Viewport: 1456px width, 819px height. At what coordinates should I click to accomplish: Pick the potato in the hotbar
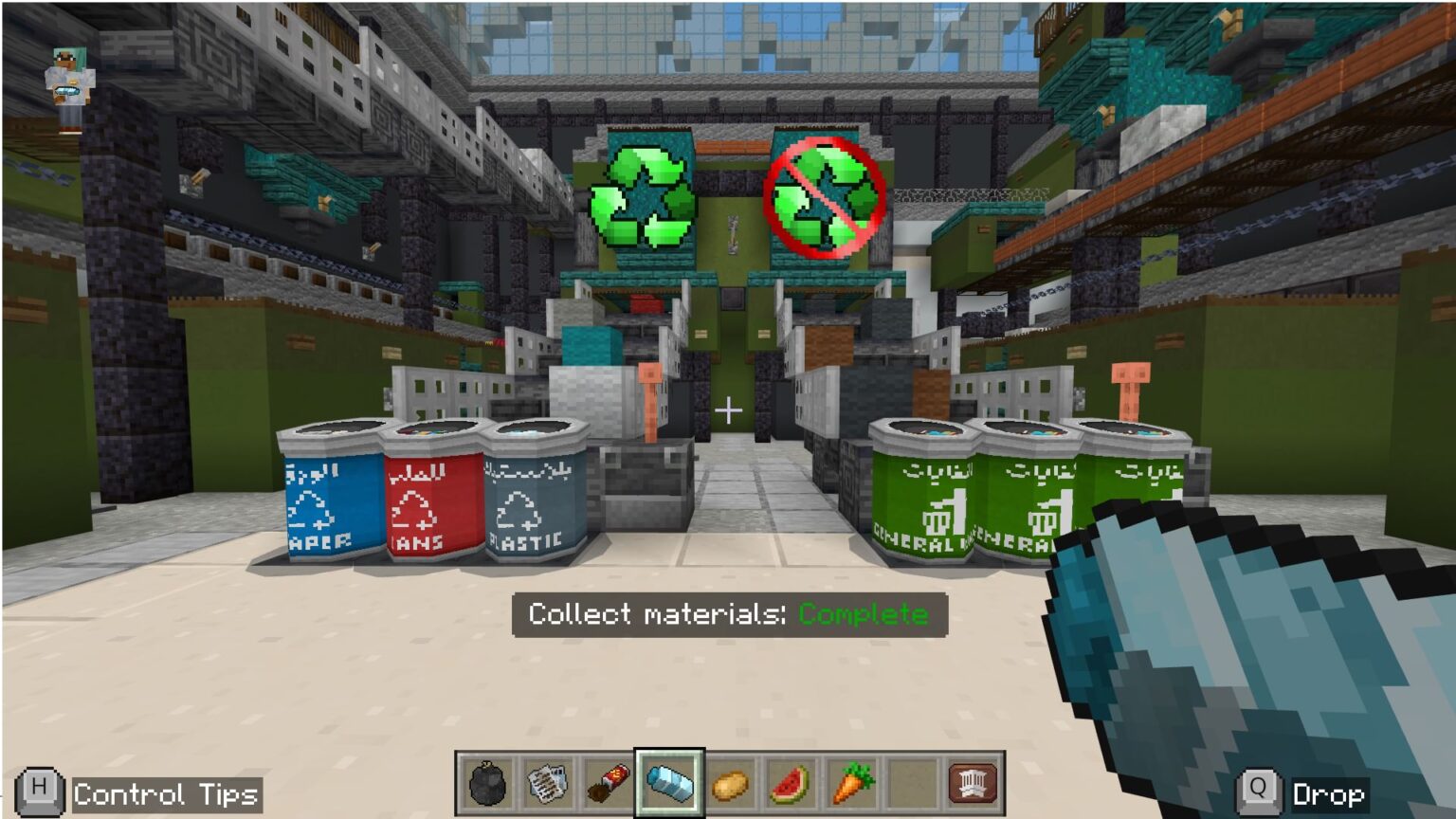pos(731,784)
